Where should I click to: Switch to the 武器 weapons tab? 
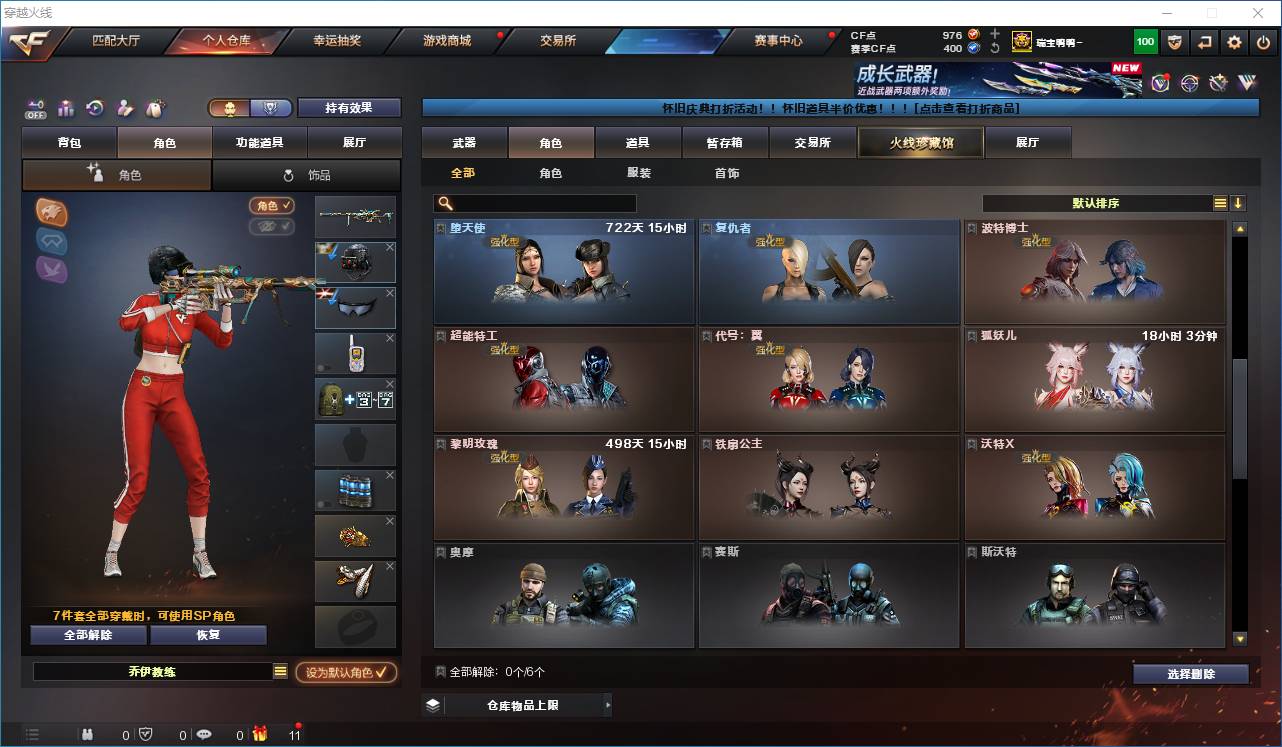coord(465,142)
